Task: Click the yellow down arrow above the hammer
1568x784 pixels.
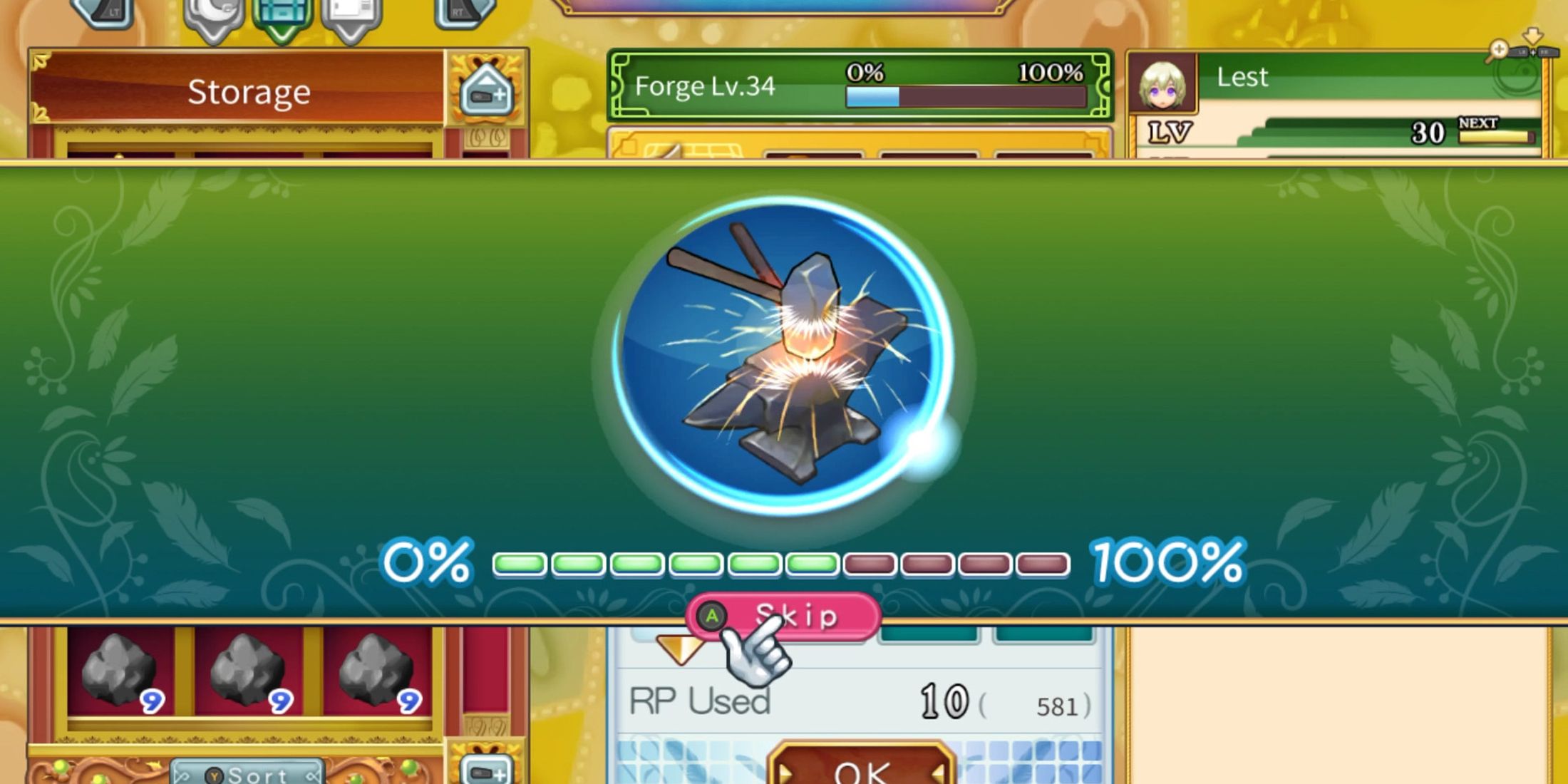Action: click(x=1533, y=36)
